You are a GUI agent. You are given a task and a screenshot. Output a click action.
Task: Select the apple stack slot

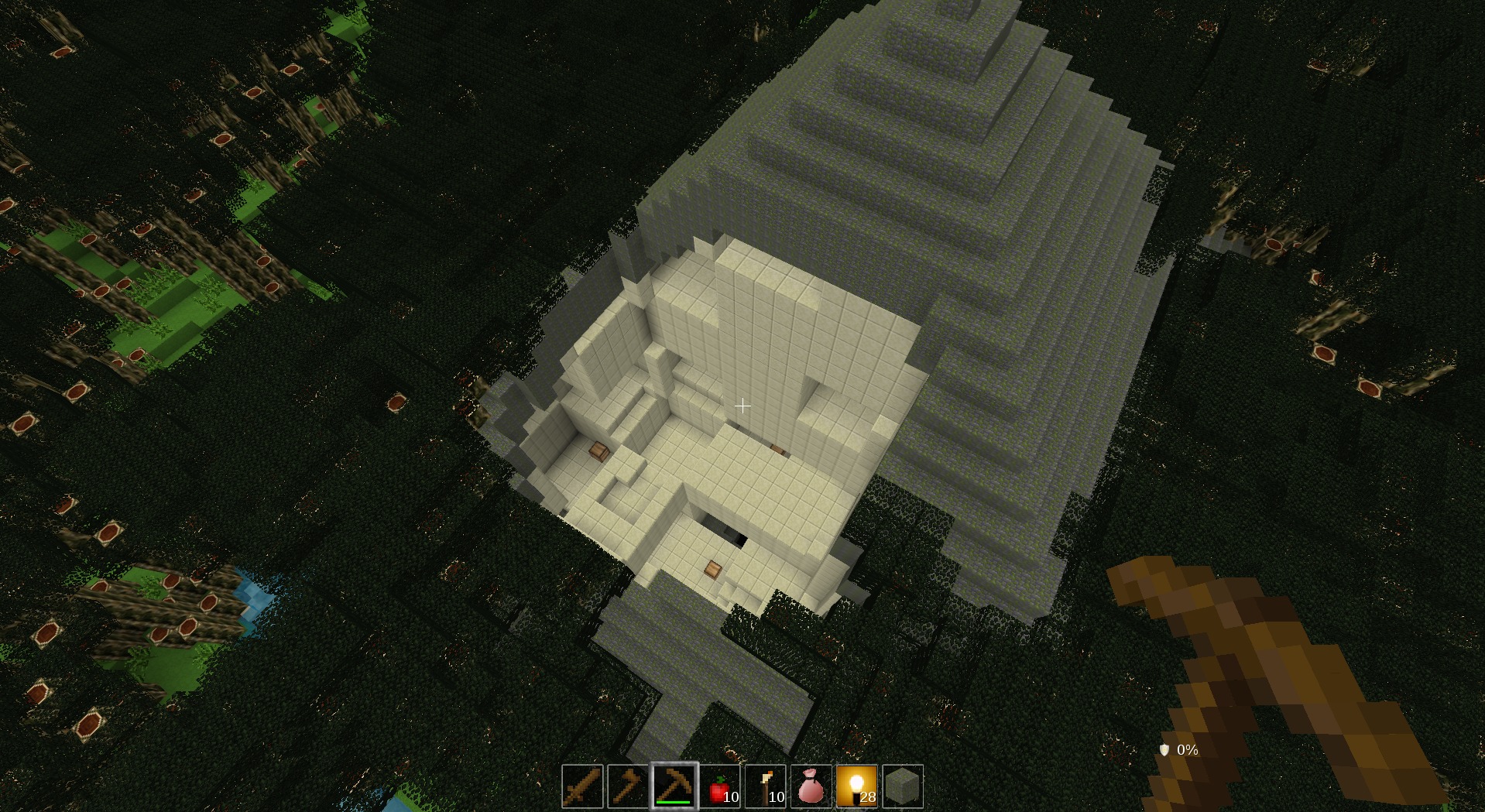720,786
